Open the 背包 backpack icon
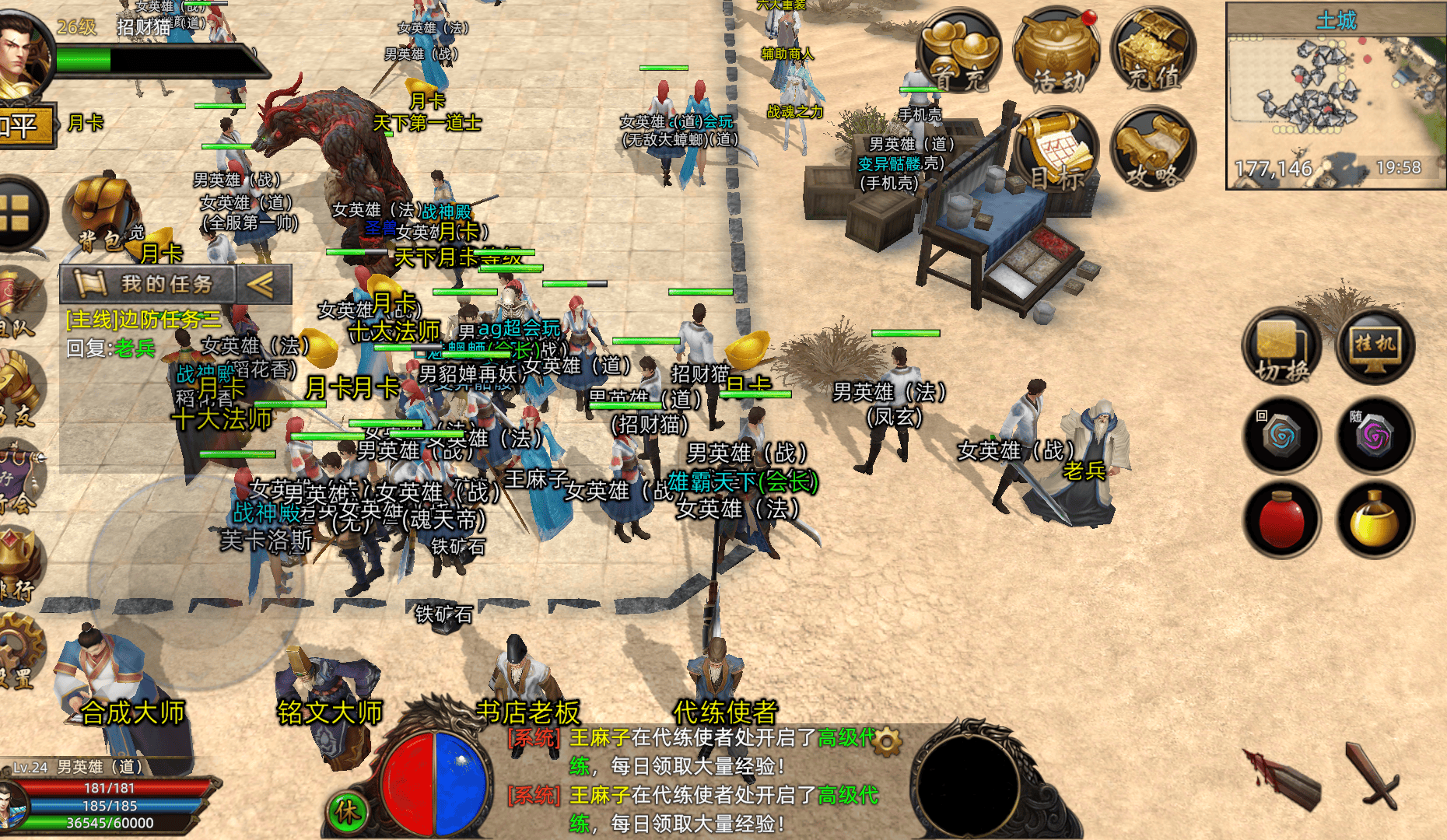The image size is (1447, 840). point(105,214)
